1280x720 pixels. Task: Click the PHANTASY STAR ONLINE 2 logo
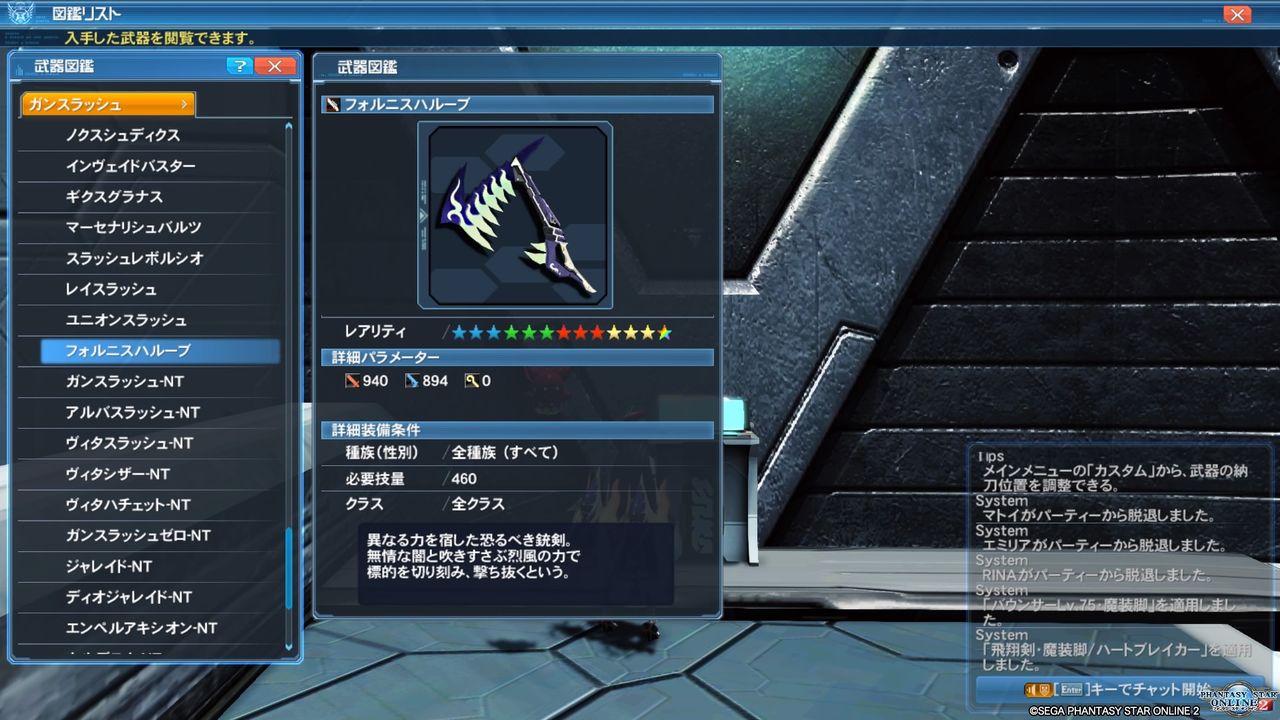pyautogui.click(x=1237, y=700)
